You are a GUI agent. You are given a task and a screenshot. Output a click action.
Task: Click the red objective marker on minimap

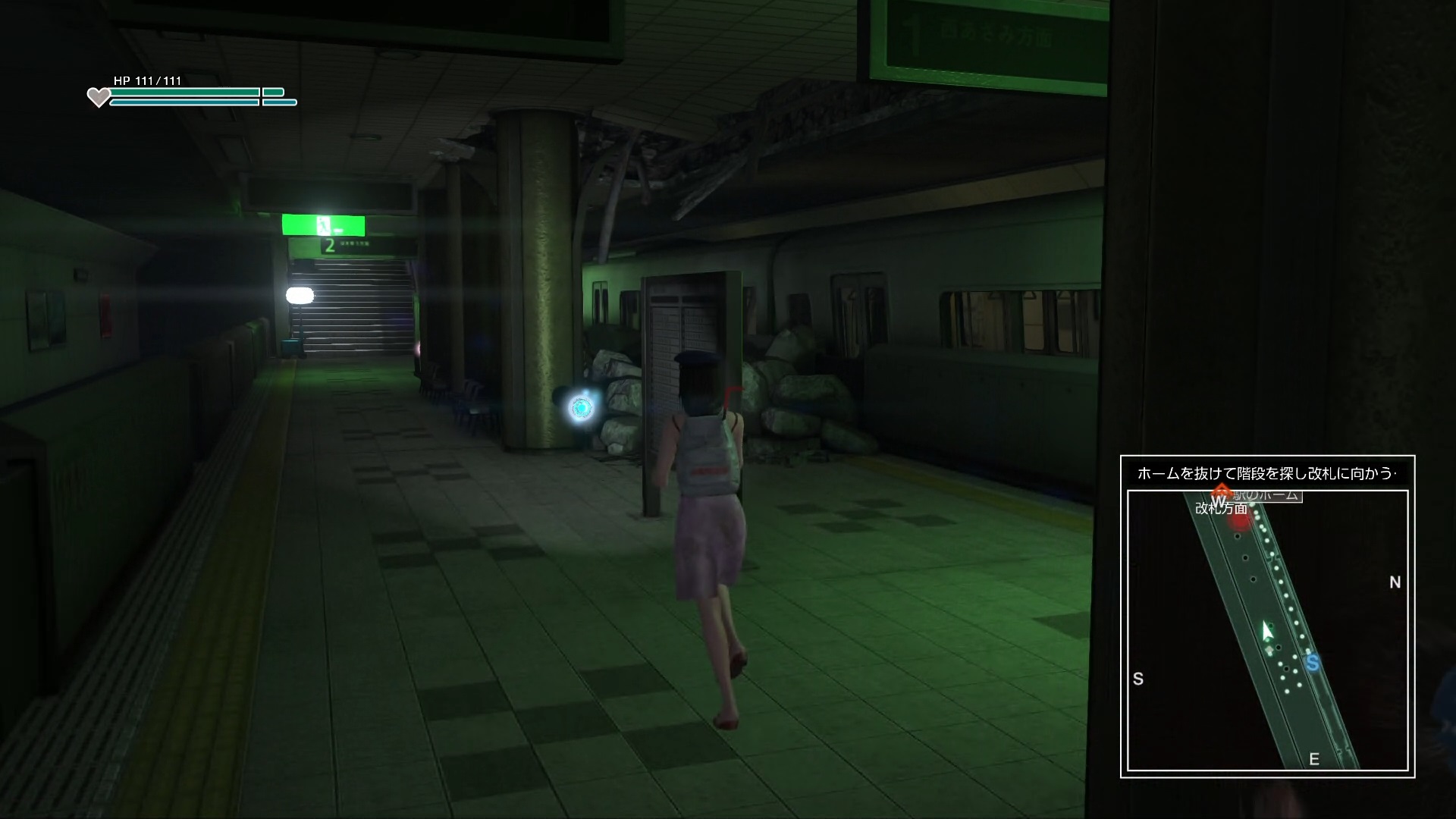1240,520
